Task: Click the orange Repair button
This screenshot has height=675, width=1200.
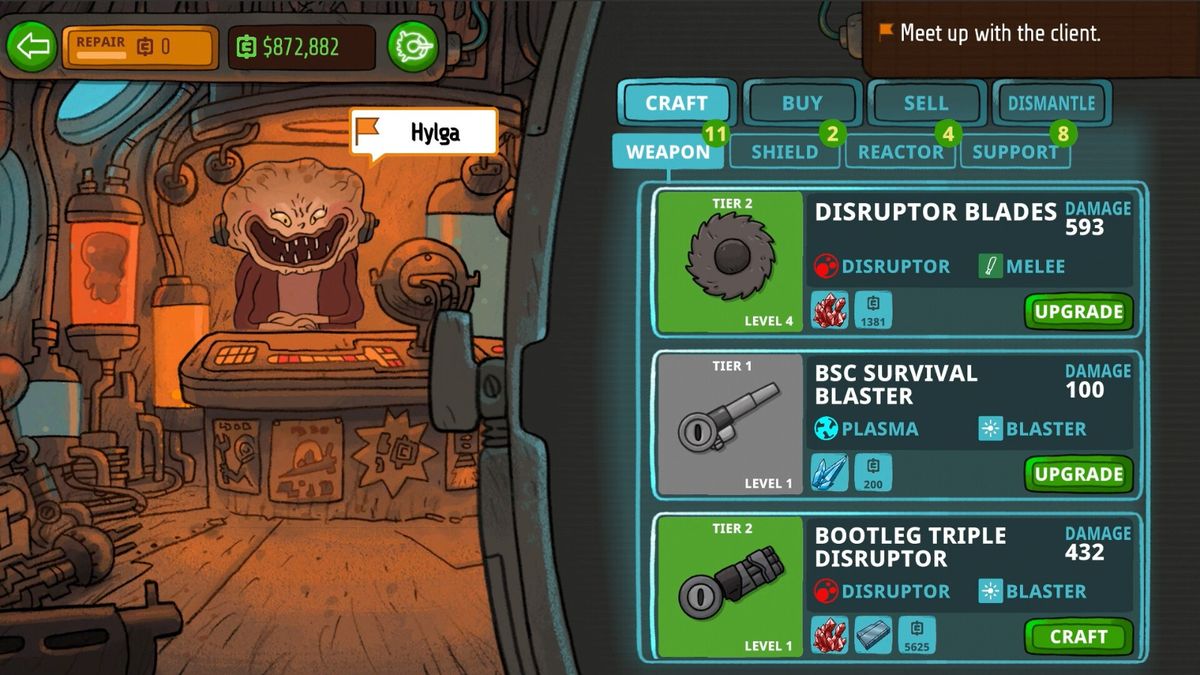Action: (x=140, y=46)
